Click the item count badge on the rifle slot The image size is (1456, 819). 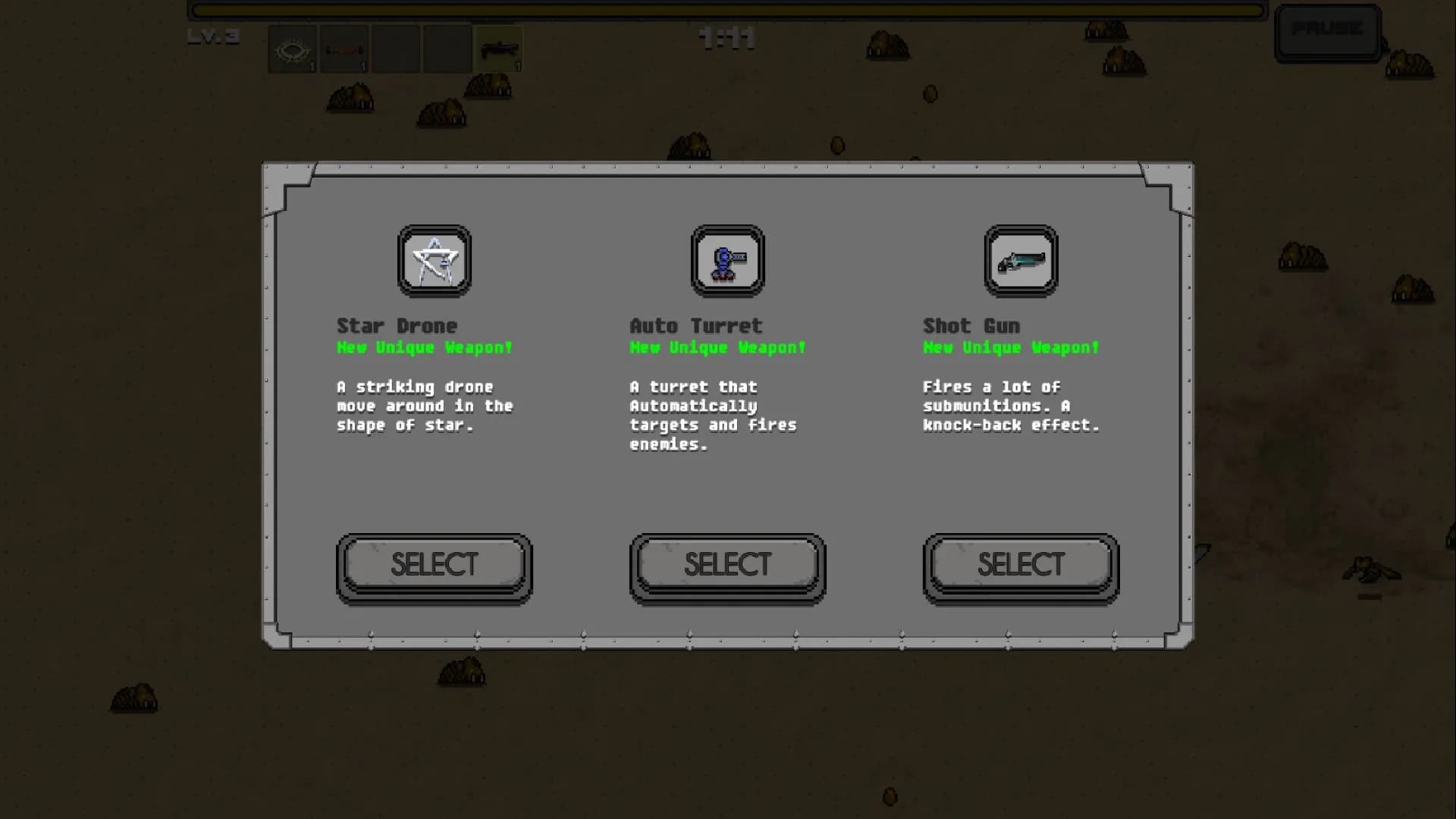pos(518,67)
